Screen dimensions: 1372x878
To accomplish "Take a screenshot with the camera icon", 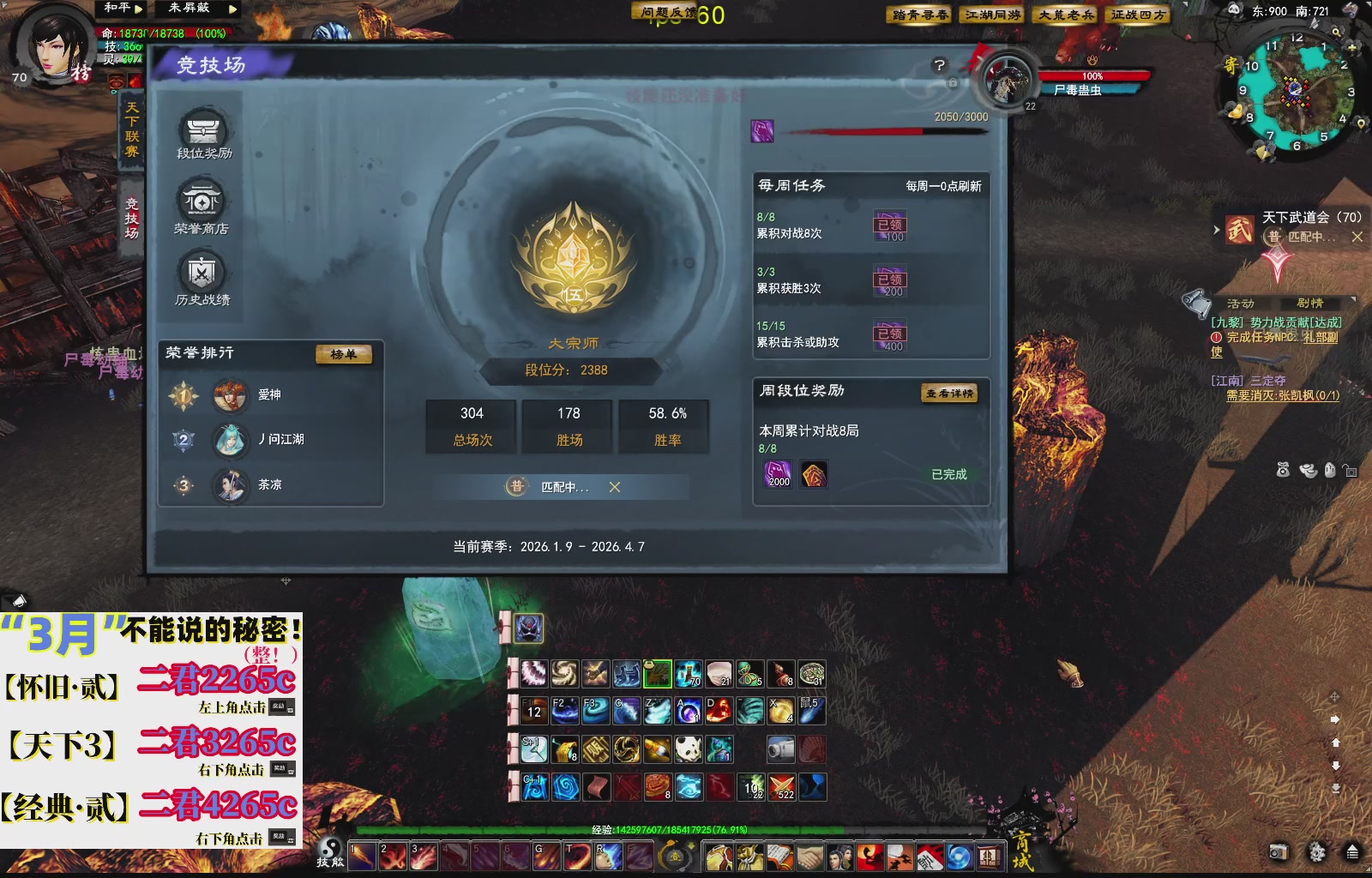I will [x=1279, y=853].
